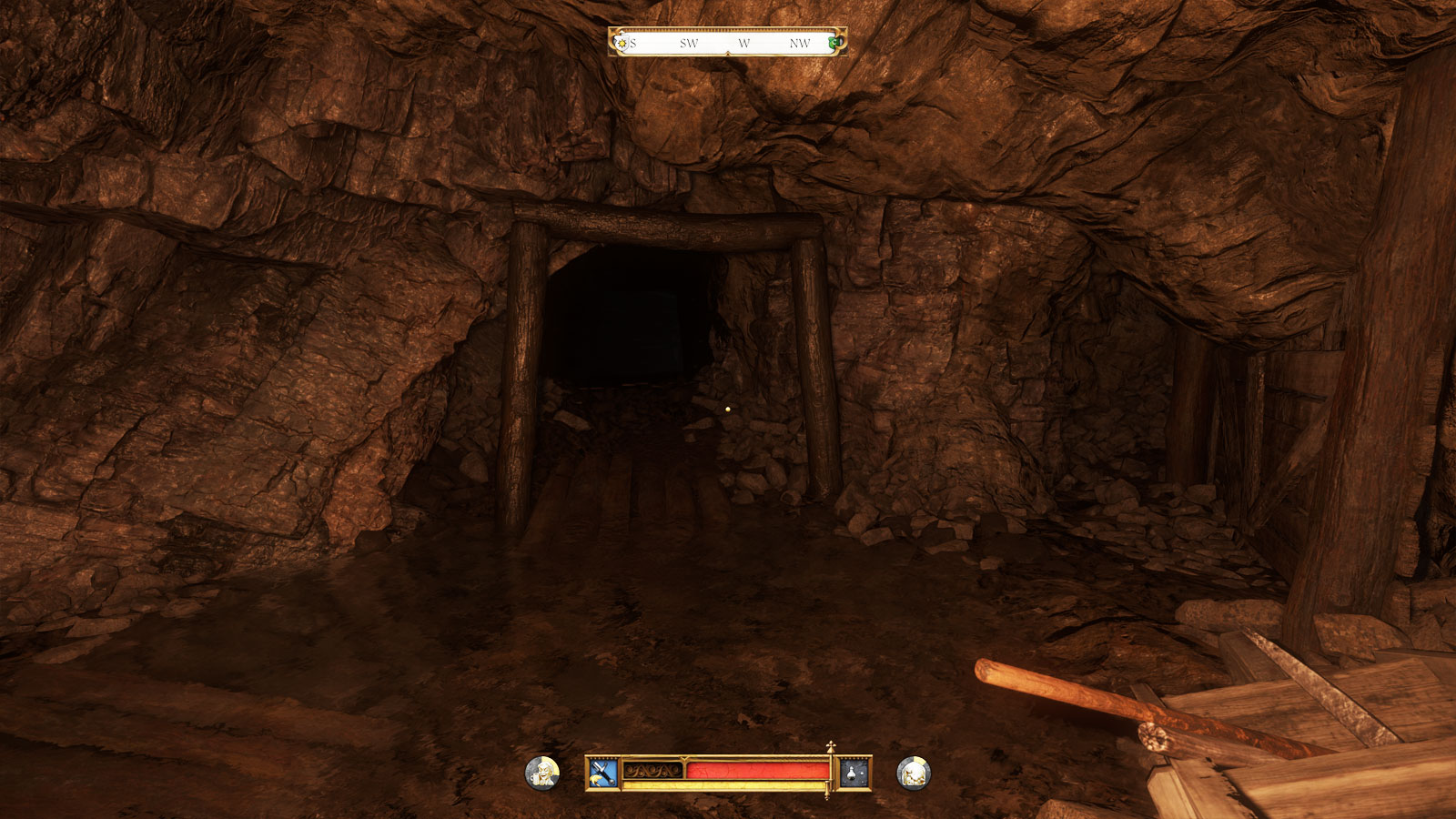Click the drunk man with mug status icon
1456x819 pixels.
[542, 773]
